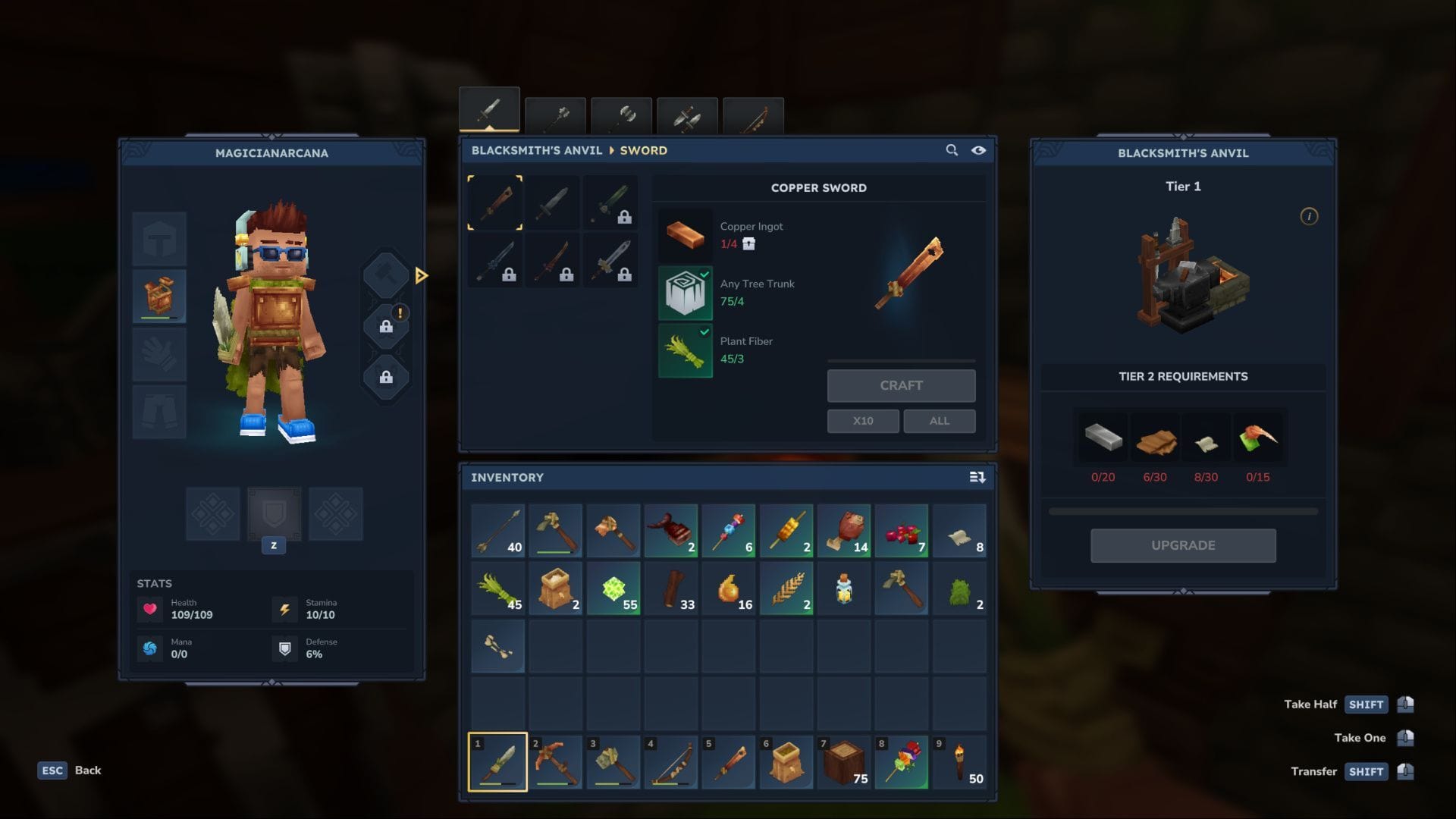Click the sort inventory icon
This screenshot has width=1456, height=819.
(977, 478)
